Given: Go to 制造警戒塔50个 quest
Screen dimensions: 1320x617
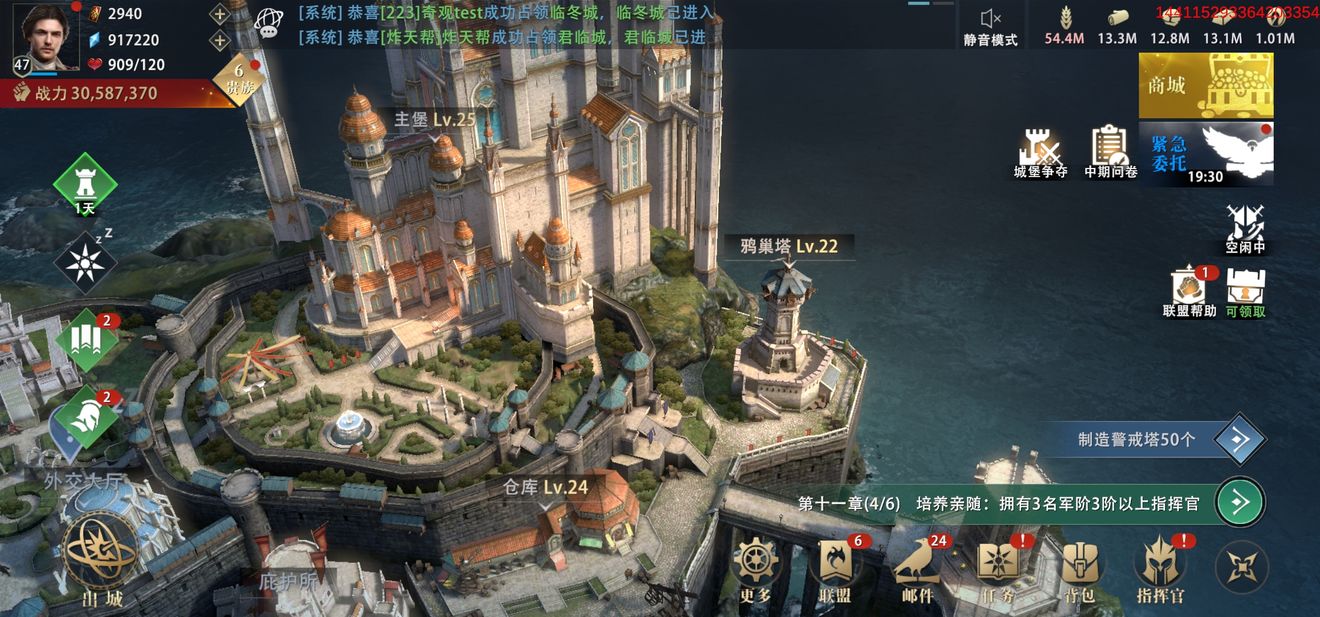Looking at the screenshot, I should click(1240, 439).
